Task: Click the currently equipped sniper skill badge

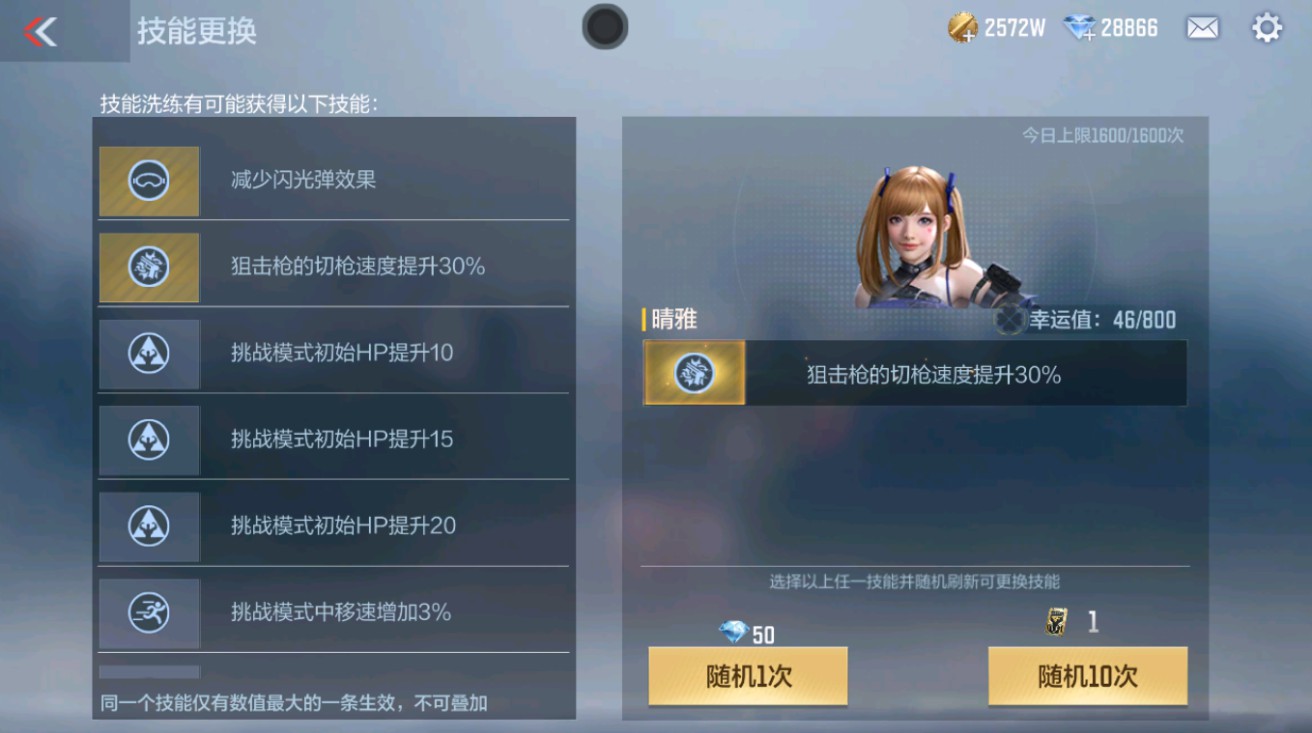Action: coord(693,373)
